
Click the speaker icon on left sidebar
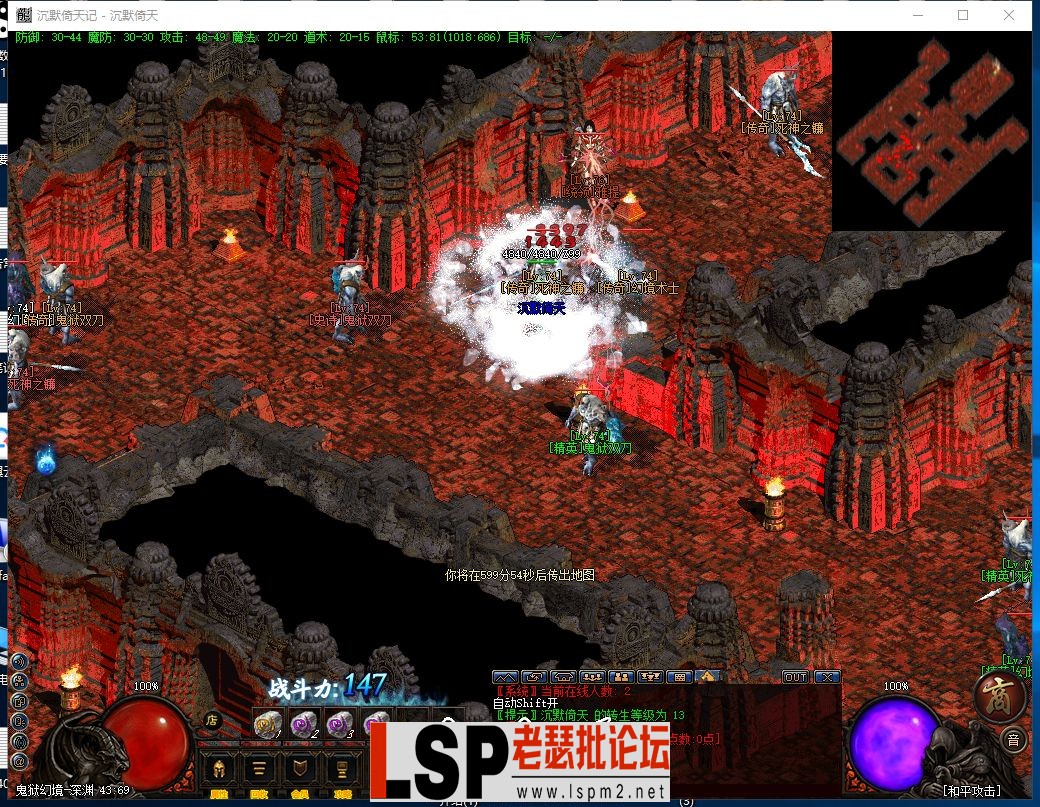click(x=17, y=660)
